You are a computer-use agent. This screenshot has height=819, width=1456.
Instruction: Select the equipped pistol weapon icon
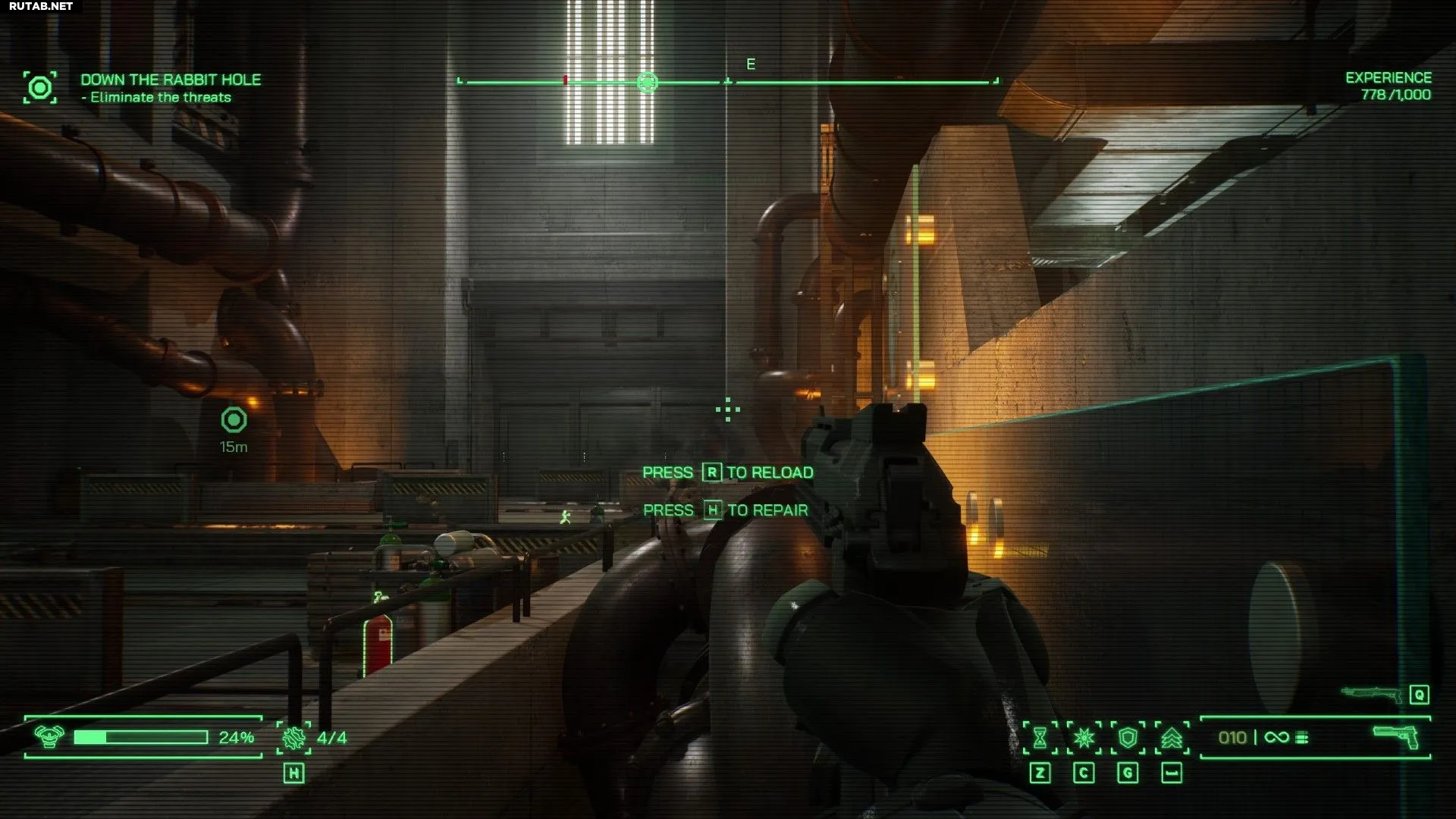[x=1396, y=736]
